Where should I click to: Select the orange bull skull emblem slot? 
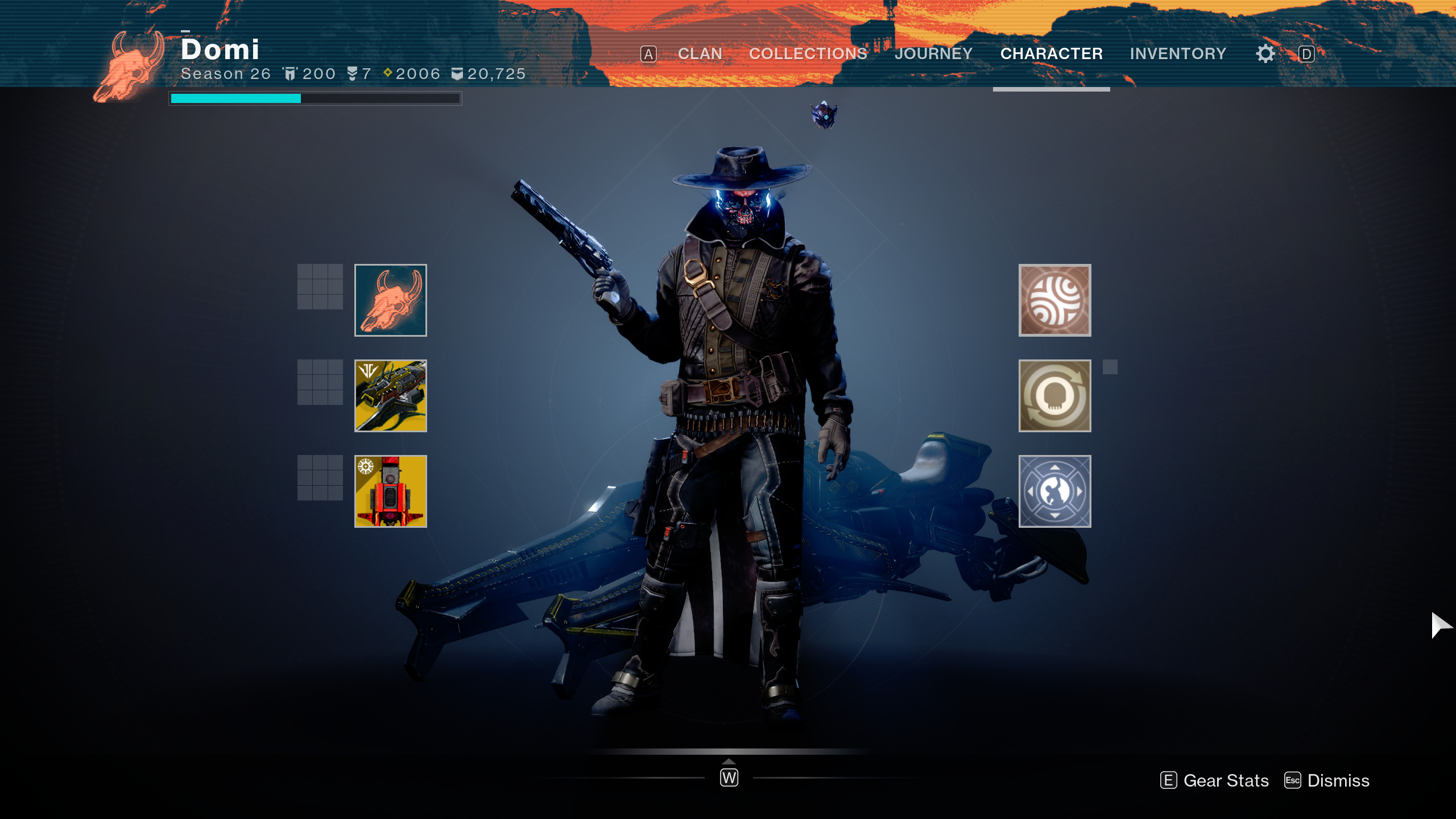[390, 300]
